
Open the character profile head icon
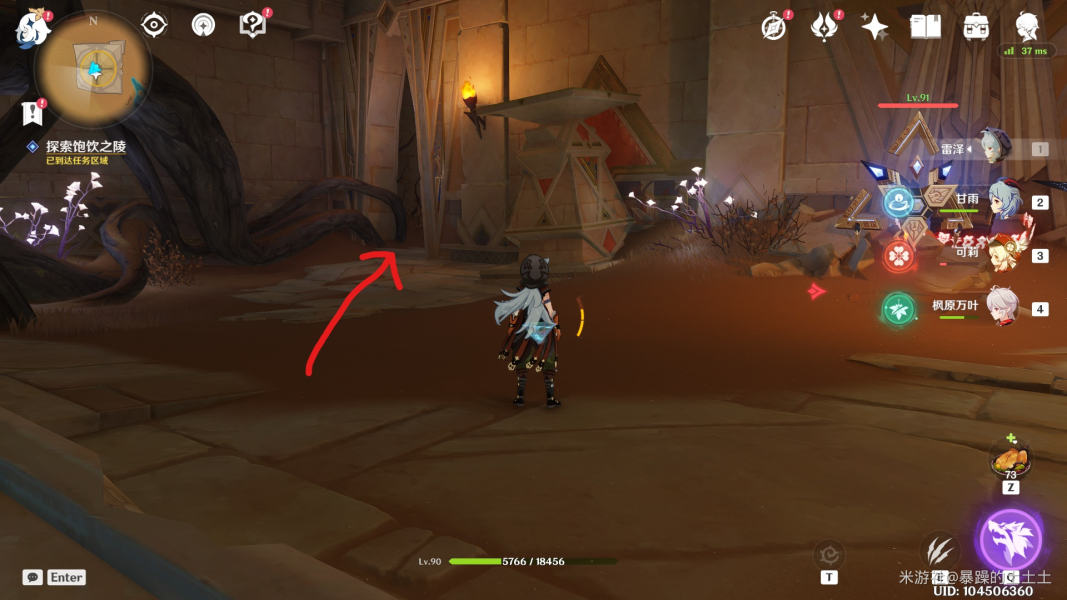pyautogui.click(x=1027, y=25)
